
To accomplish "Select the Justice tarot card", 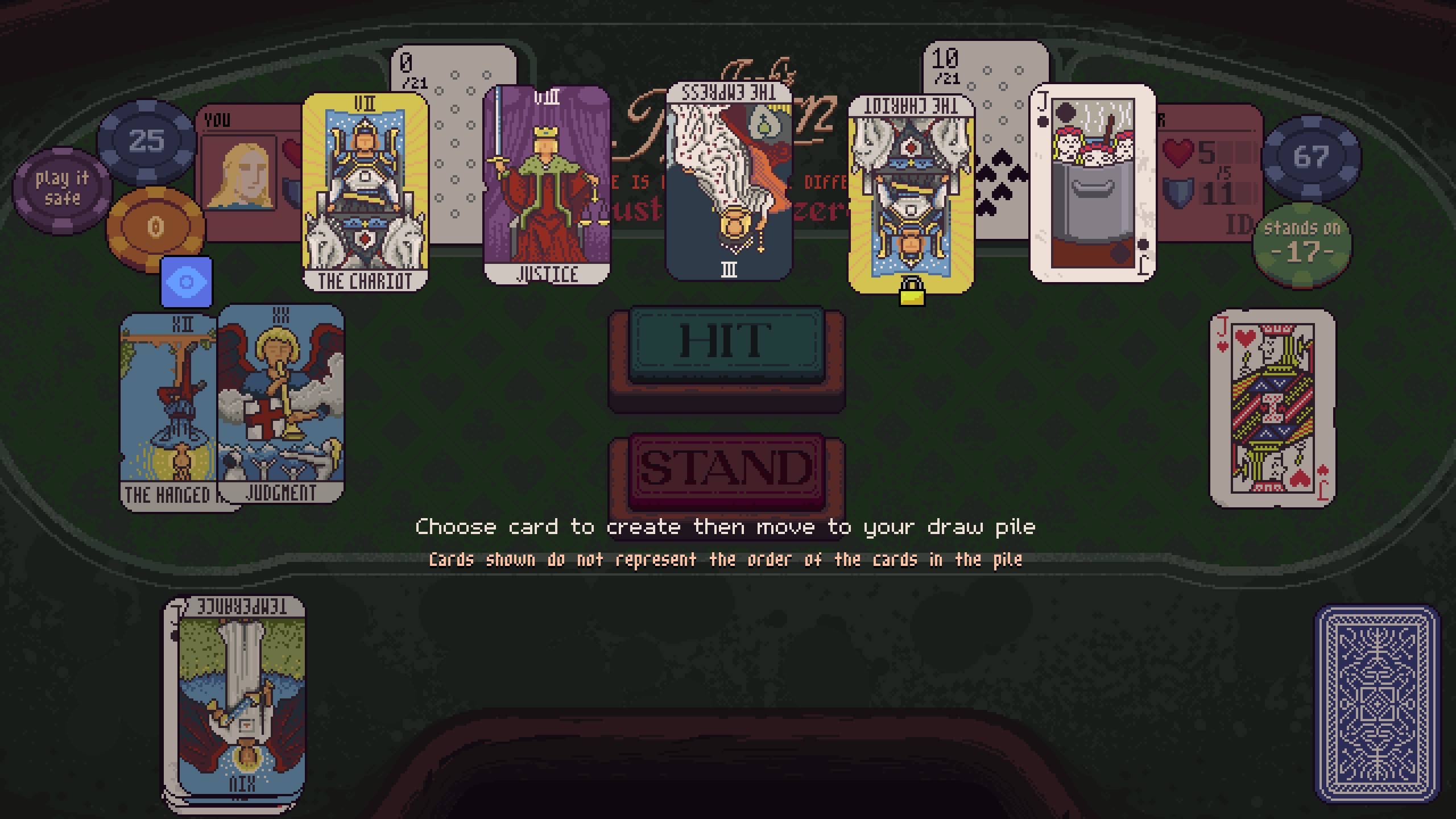I will click(x=547, y=185).
